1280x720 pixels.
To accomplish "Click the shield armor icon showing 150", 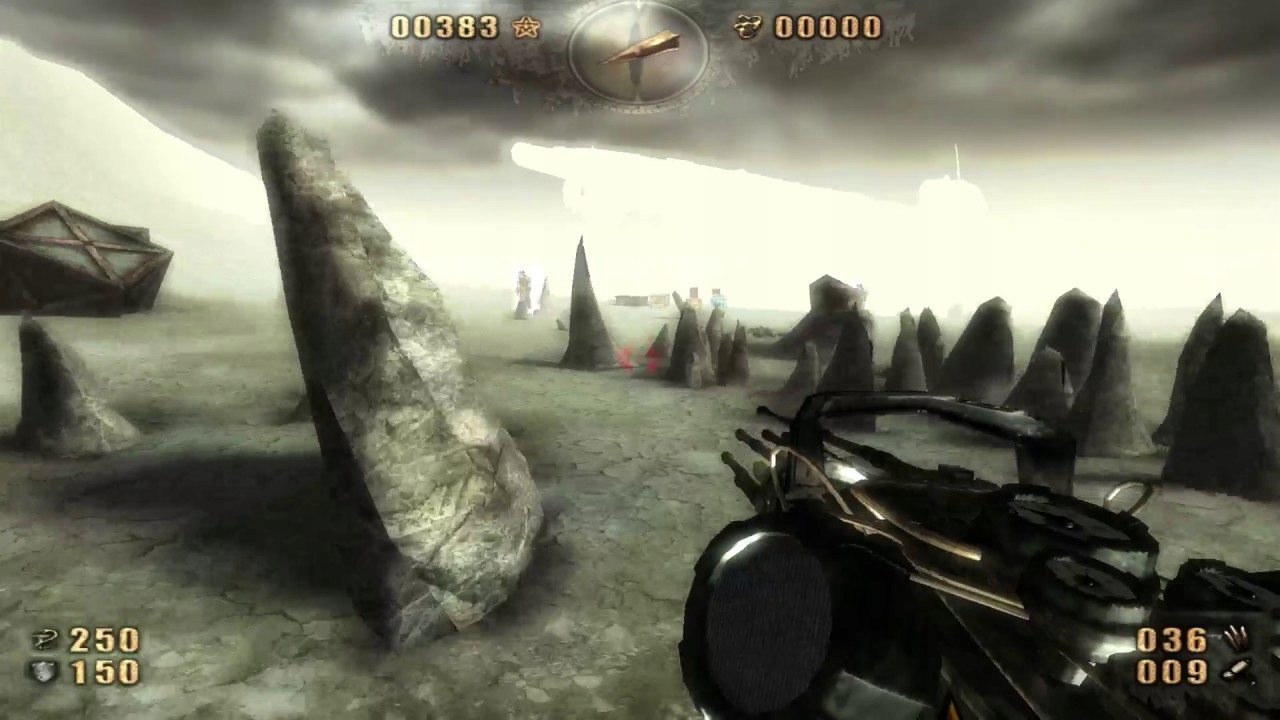I will 45,672.
